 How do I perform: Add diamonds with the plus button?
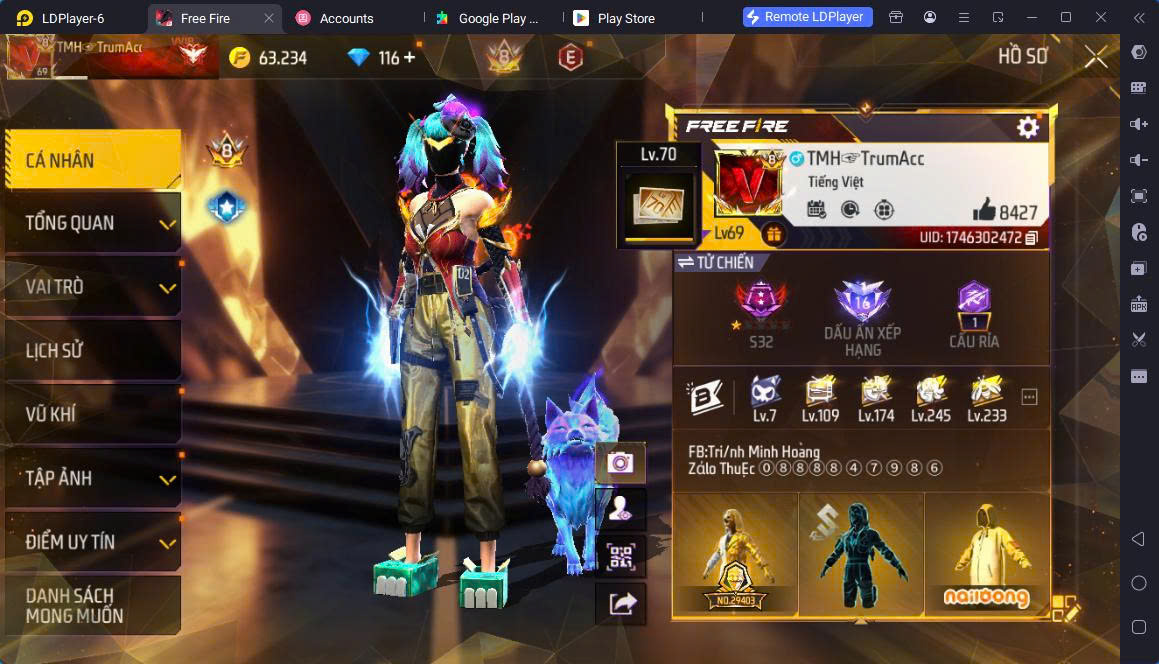[409, 58]
